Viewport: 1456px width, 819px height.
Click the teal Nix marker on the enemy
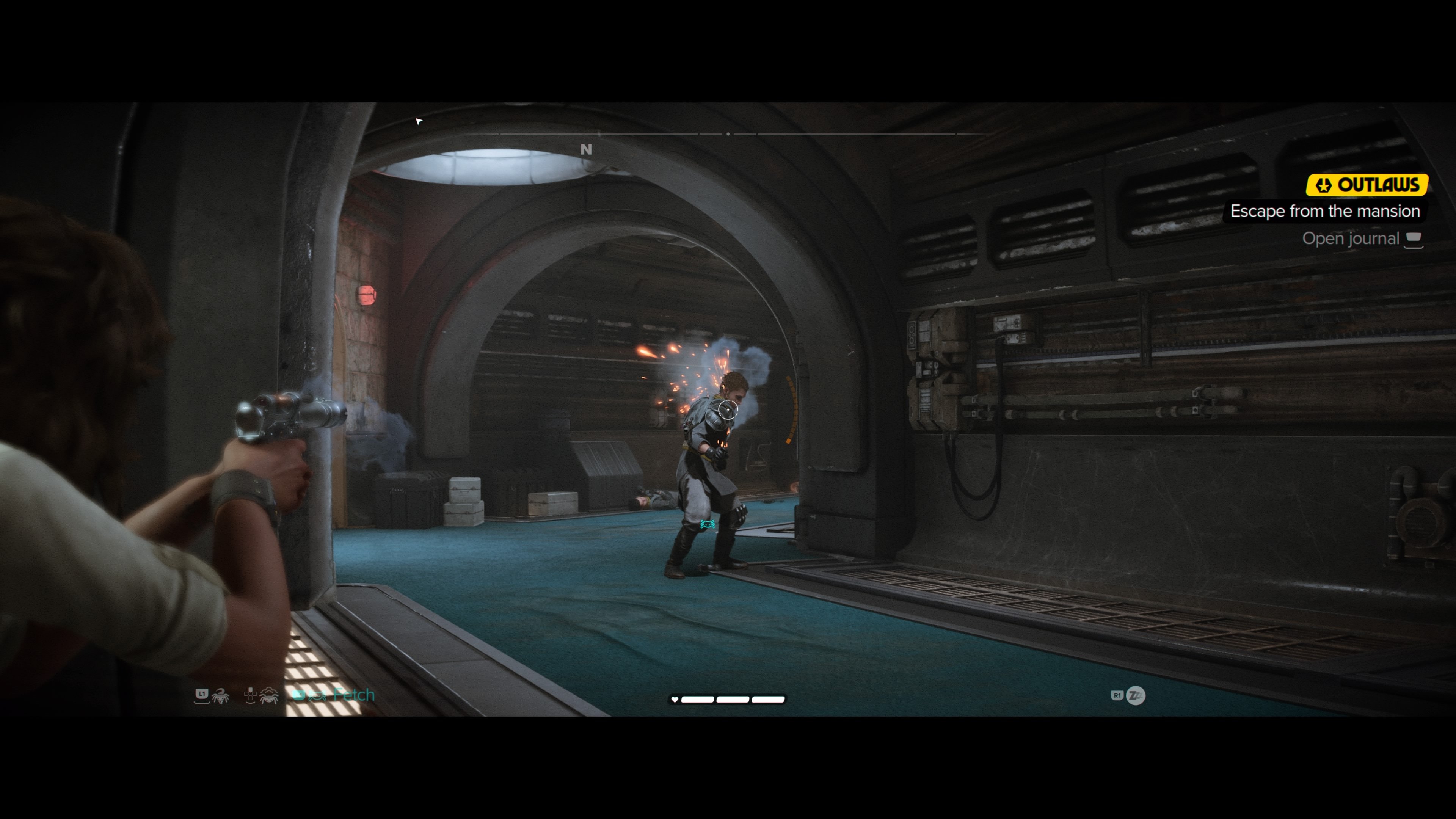pos(707,524)
